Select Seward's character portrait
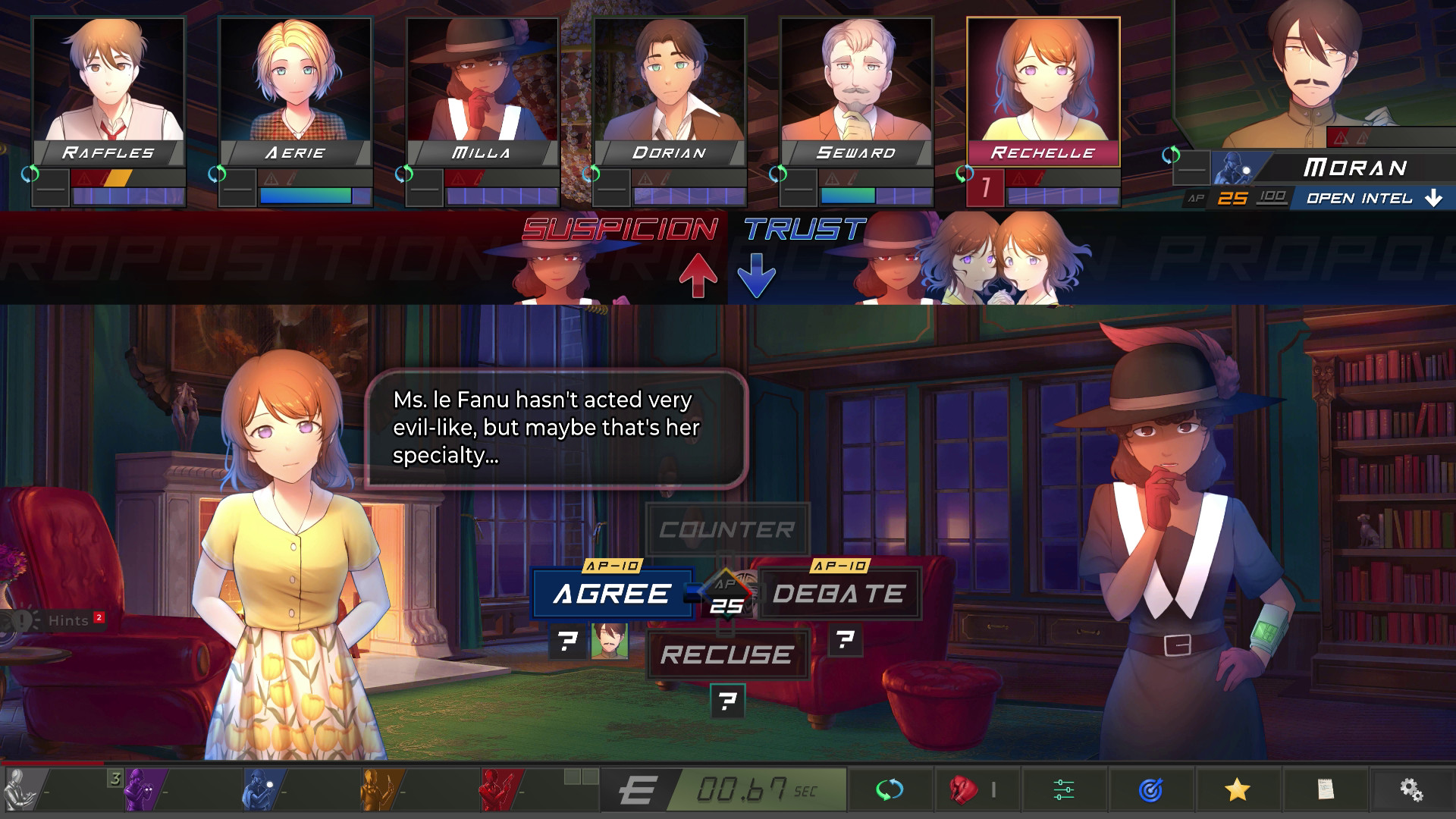This screenshot has width=1456, height=819. pyautogui.click(x=855, y=83)
